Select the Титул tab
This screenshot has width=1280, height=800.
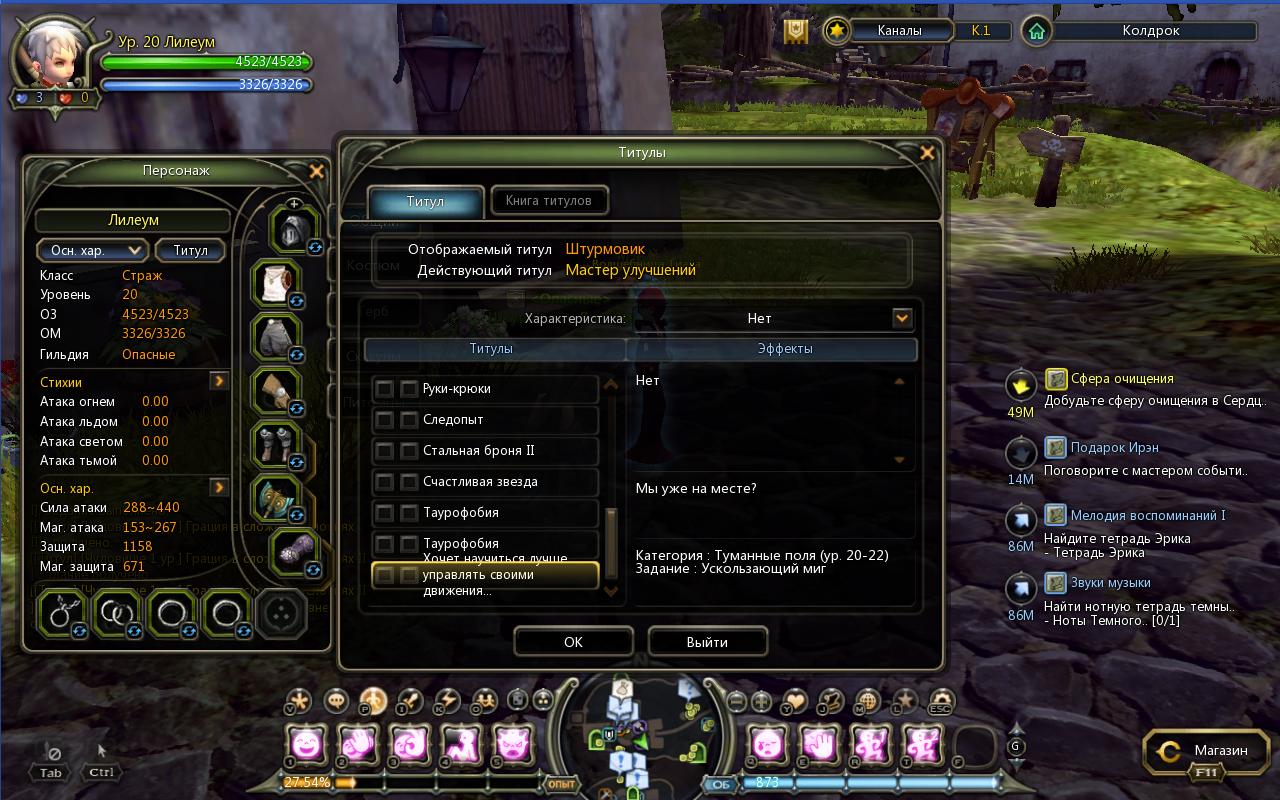point(425,202)
